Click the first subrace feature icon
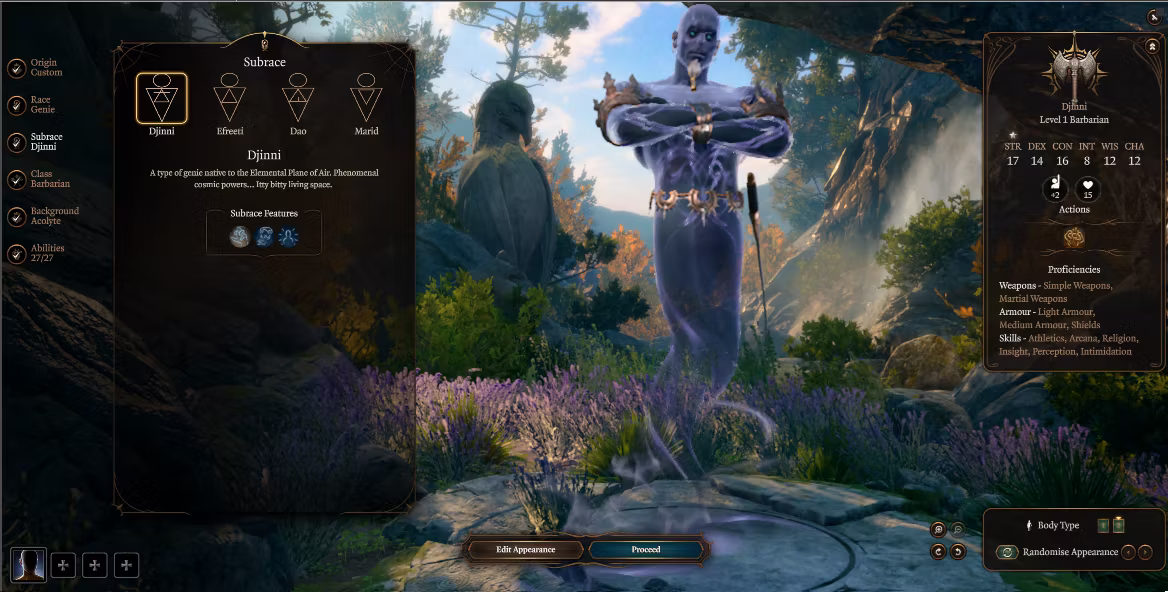 tap(239, 236)
